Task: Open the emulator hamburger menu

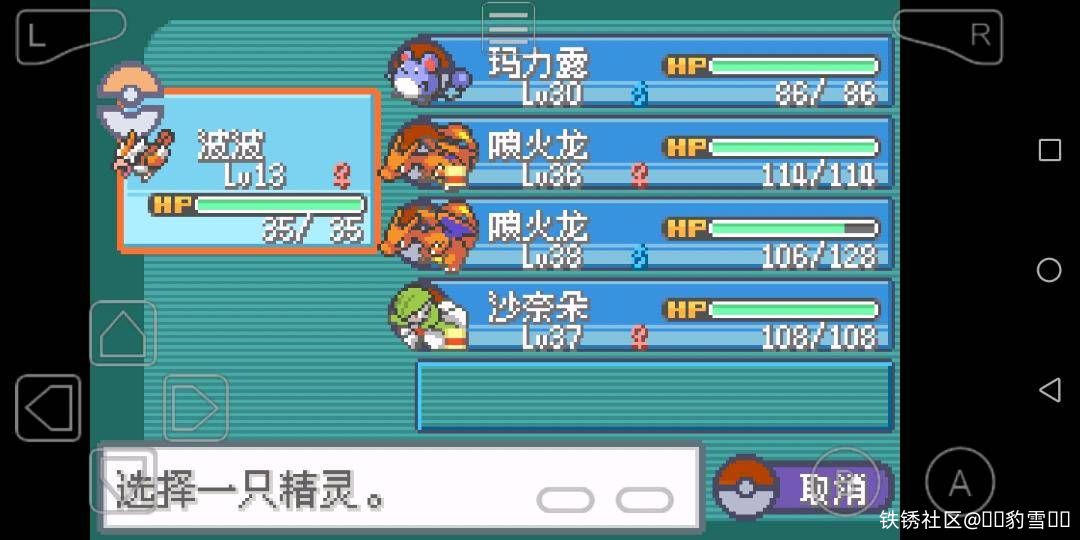Action: (508, 25)
